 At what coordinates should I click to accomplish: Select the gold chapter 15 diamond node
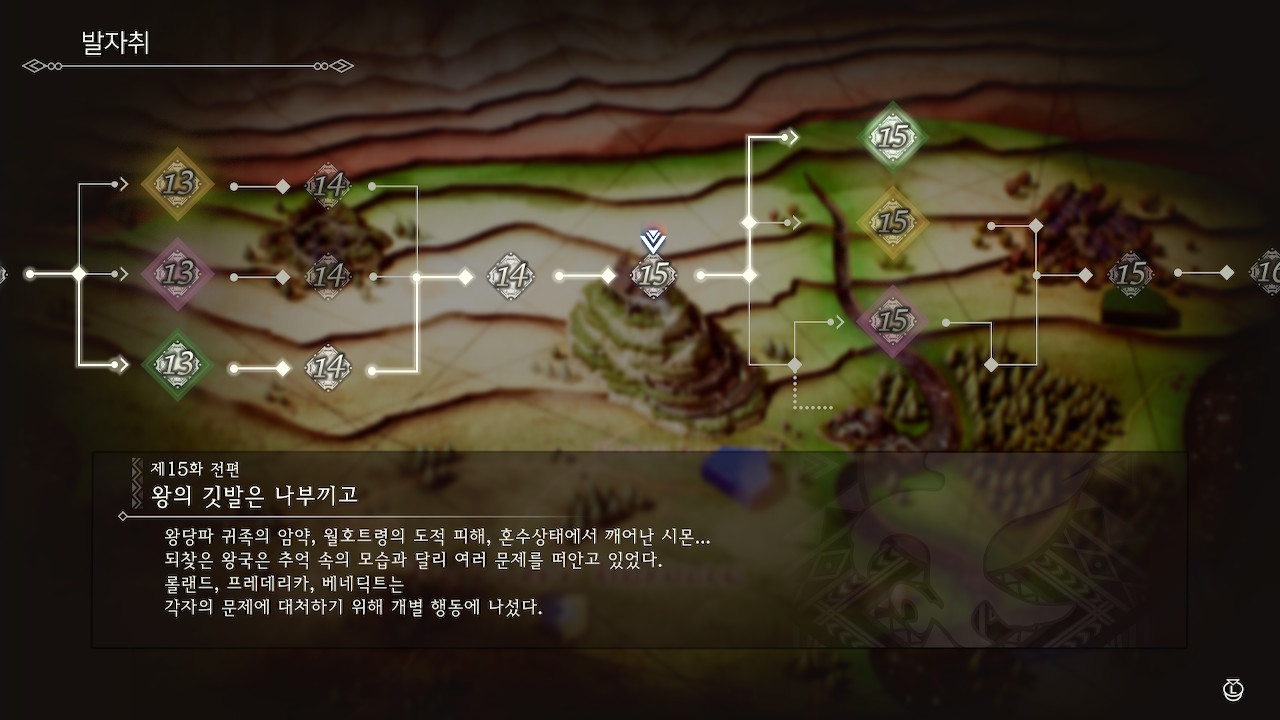click(892, 222)
